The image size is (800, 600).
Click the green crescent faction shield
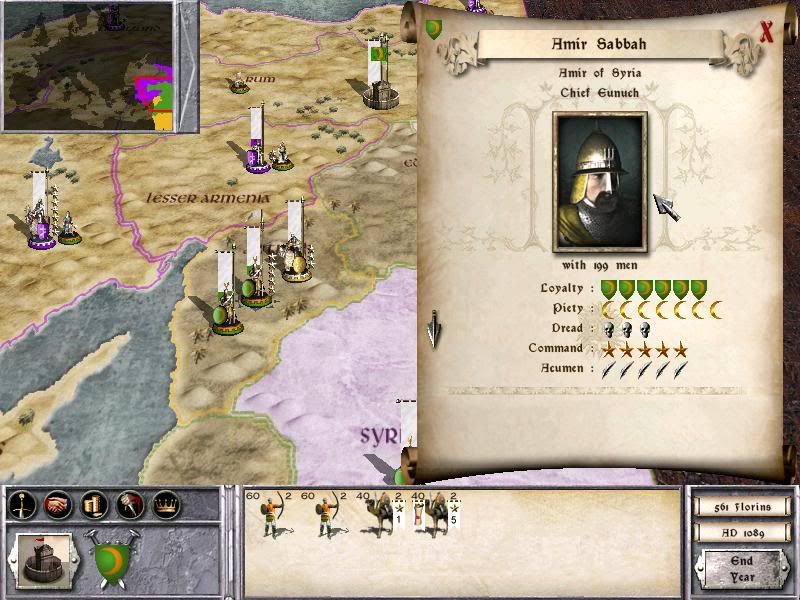(x=116, y=558)
